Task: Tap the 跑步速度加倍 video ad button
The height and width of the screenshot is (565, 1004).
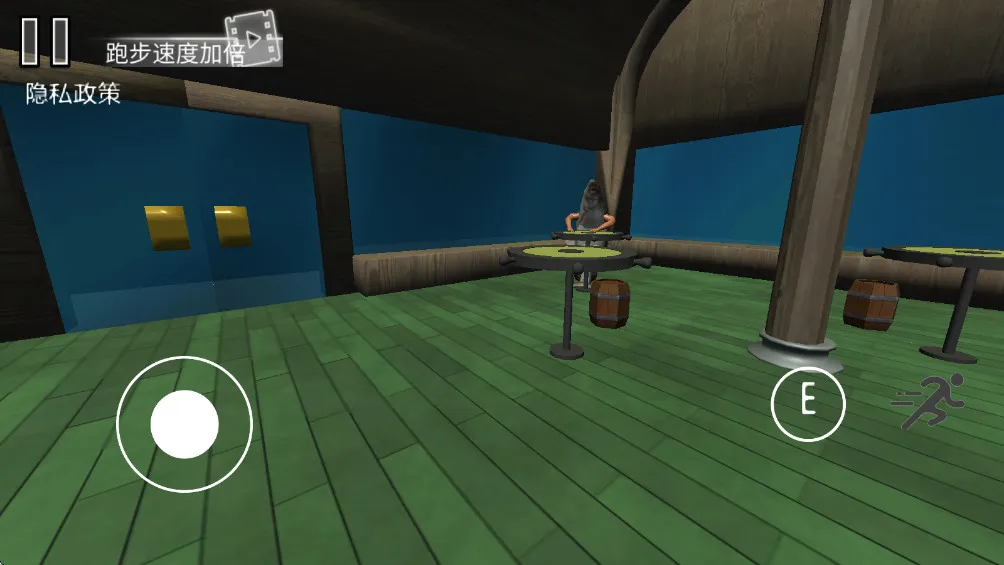Action: coord(190,48)
